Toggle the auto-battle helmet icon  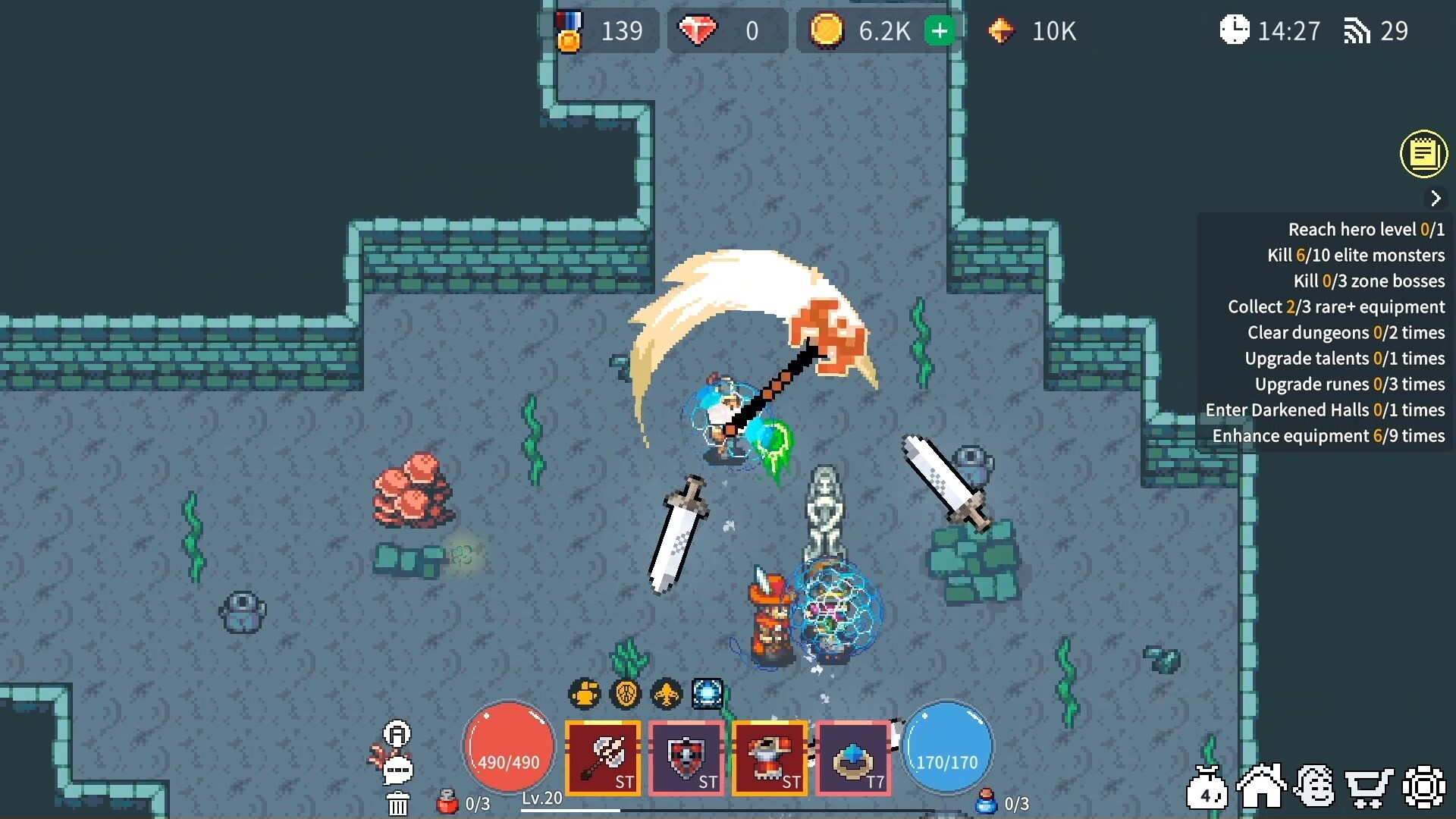[x=397, y=734]
